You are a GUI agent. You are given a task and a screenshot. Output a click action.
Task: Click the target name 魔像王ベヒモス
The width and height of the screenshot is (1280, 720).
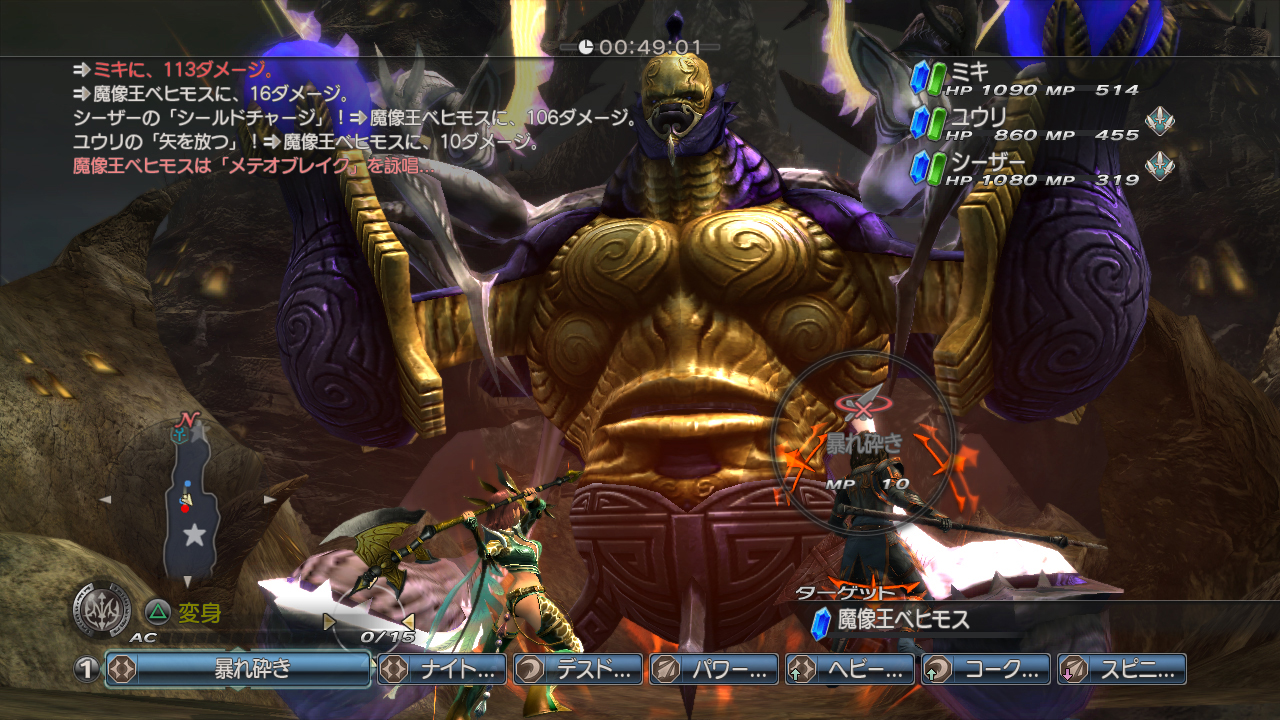[903, 620]
